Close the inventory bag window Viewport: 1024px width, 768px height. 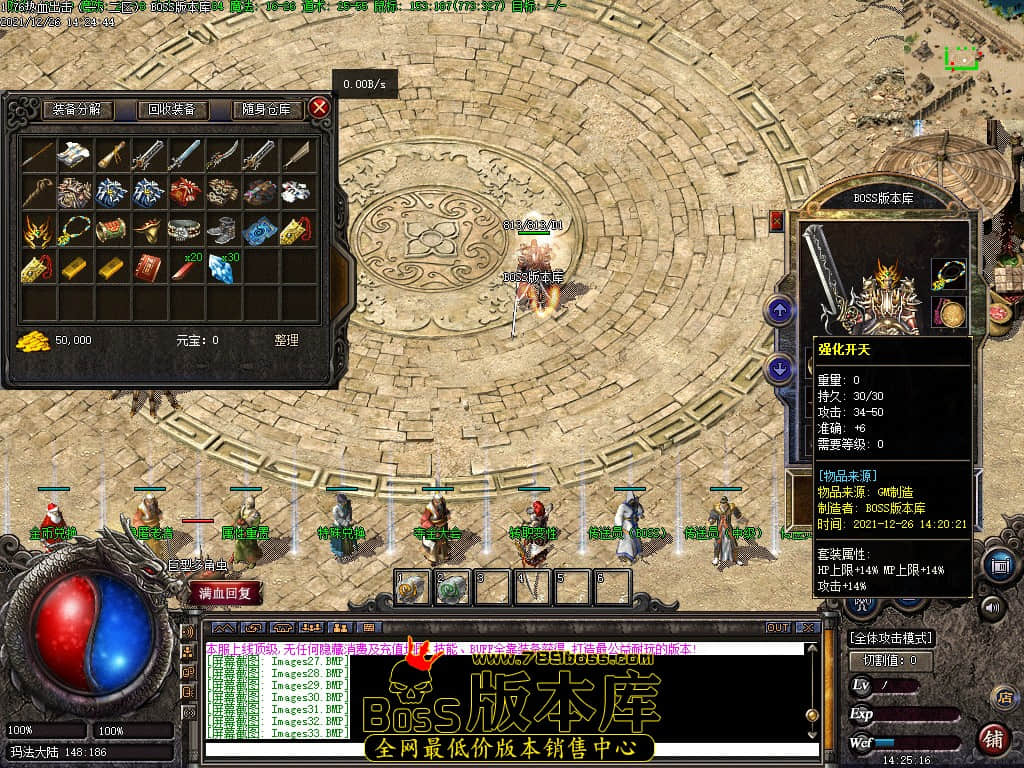point(319,108)
